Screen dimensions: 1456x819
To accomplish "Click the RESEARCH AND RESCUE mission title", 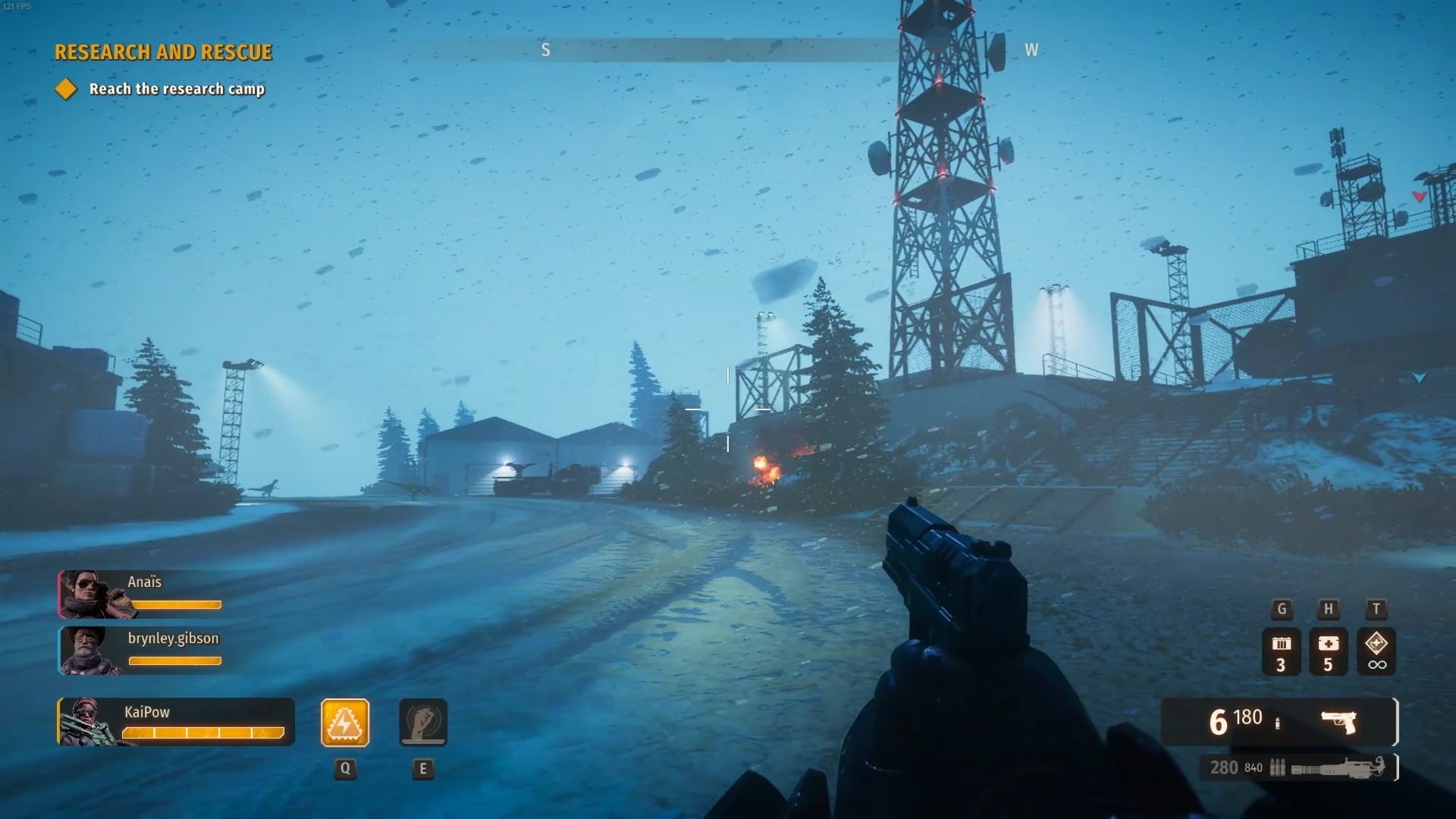I will pos(162,52).
